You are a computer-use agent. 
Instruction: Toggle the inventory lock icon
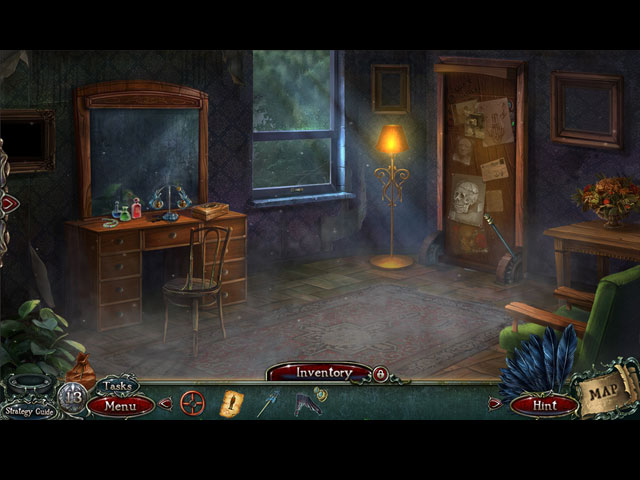[380, 373]
